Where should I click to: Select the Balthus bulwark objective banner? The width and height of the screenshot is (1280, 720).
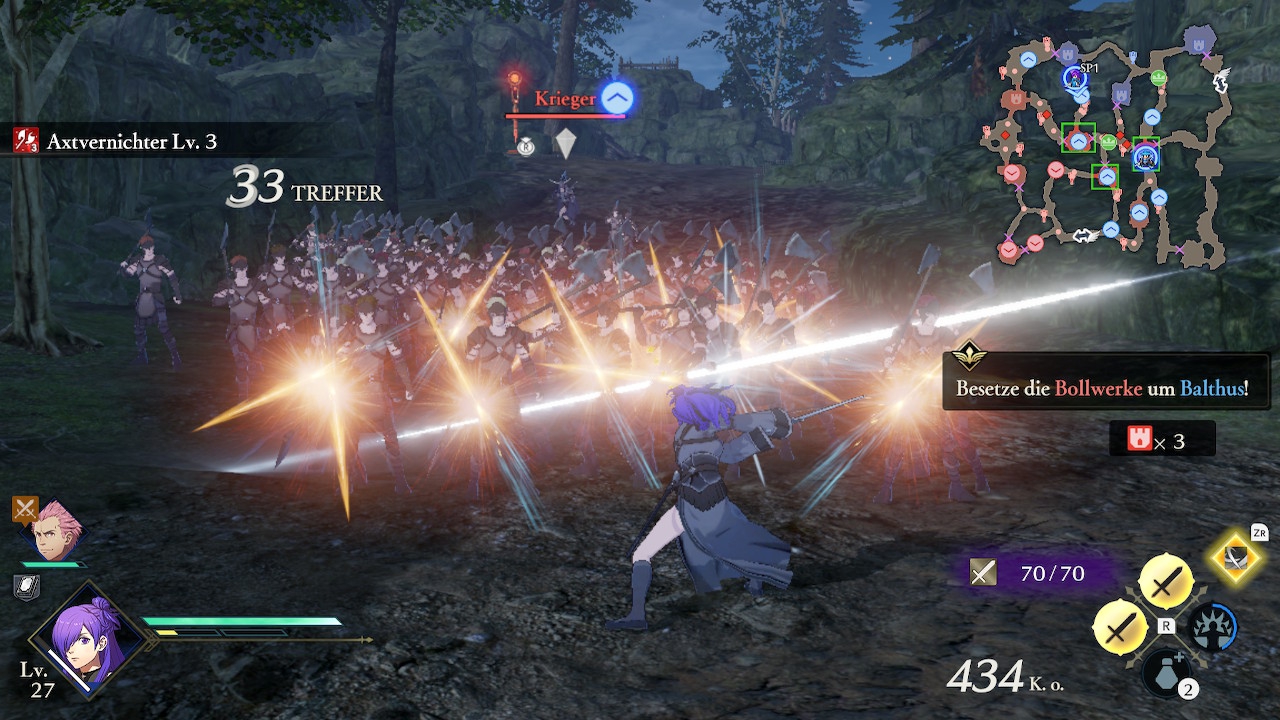[1105, 387]
